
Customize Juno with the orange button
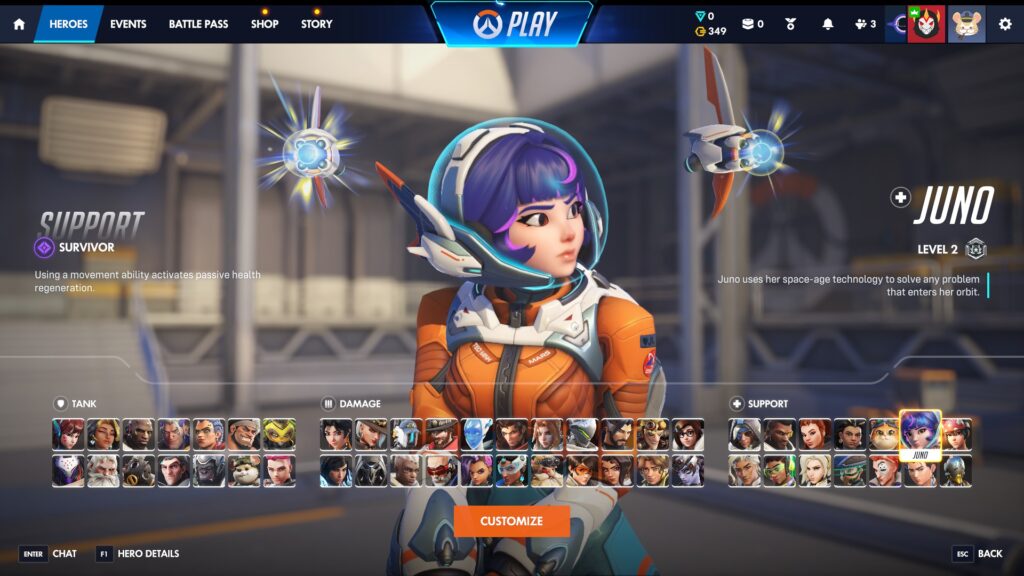click(x=511, y=521)
